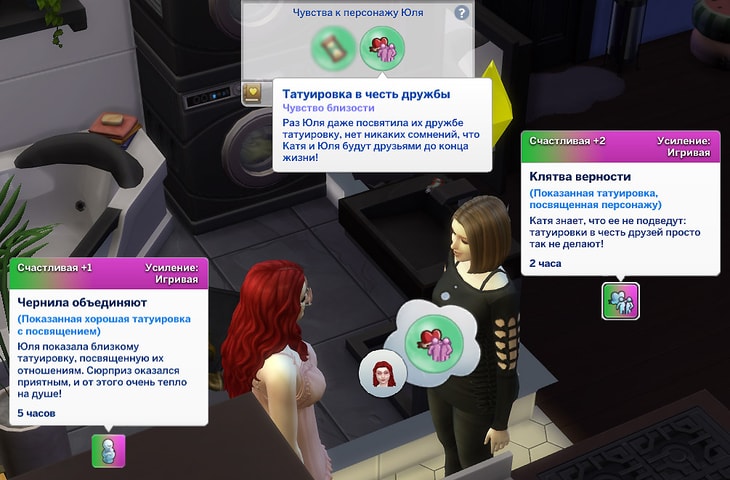Select the snowman-shaped figure moodlet icon
This screenshot has height=480, width=730.
[109, 450]
